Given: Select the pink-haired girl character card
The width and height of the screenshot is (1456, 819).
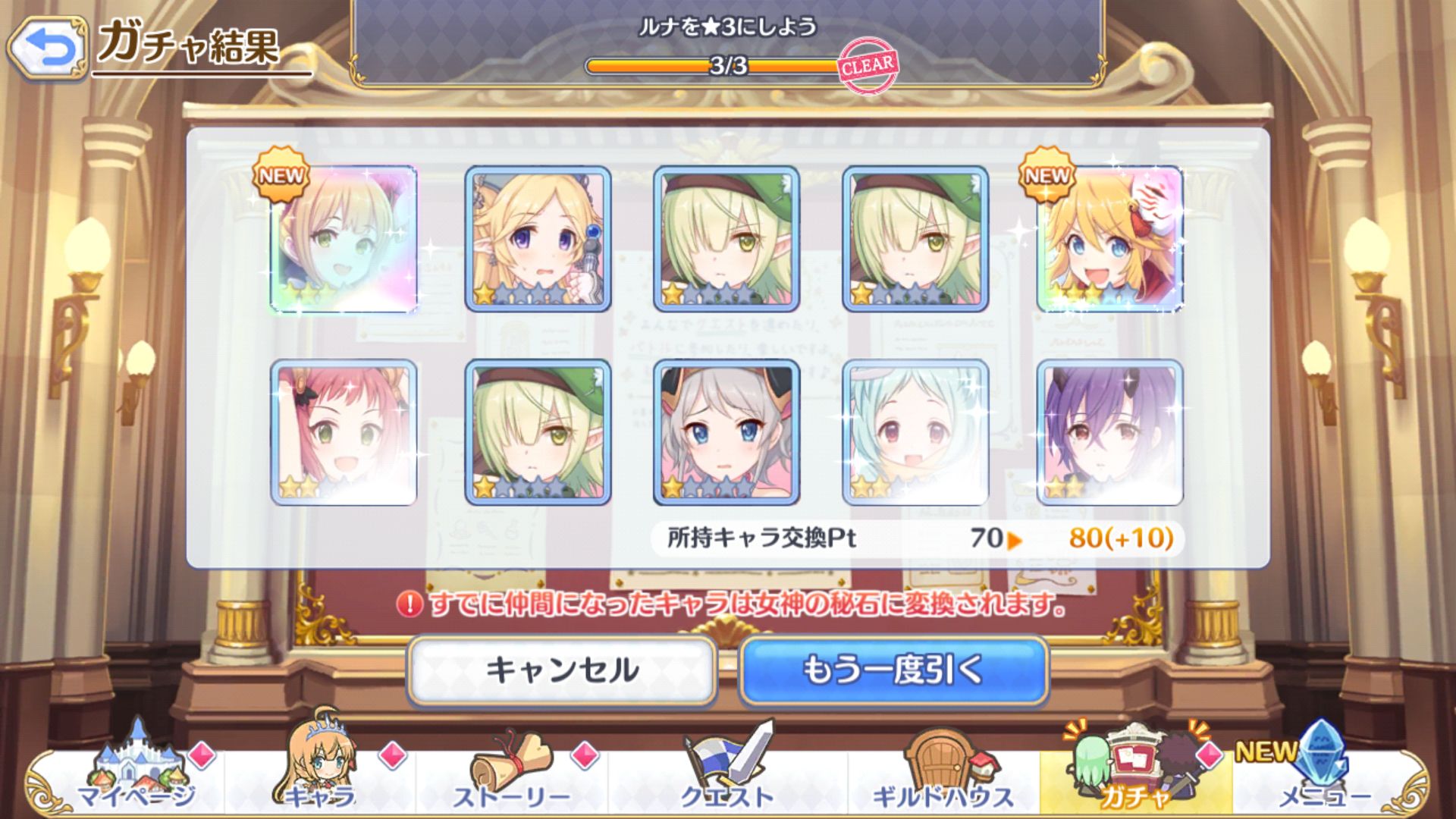Looking at the screenshot, I should pos(344,432).
